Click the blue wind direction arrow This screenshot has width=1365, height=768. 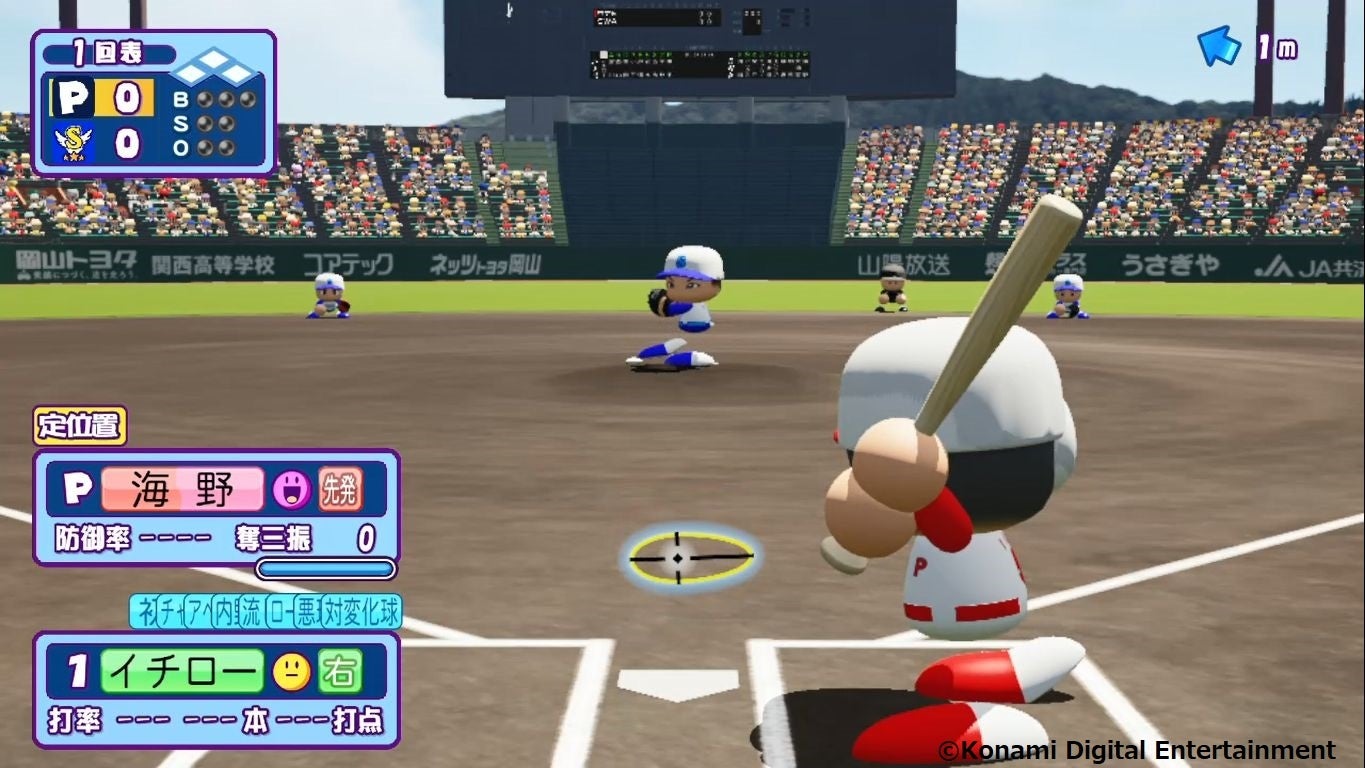[x=1219, y=46]
